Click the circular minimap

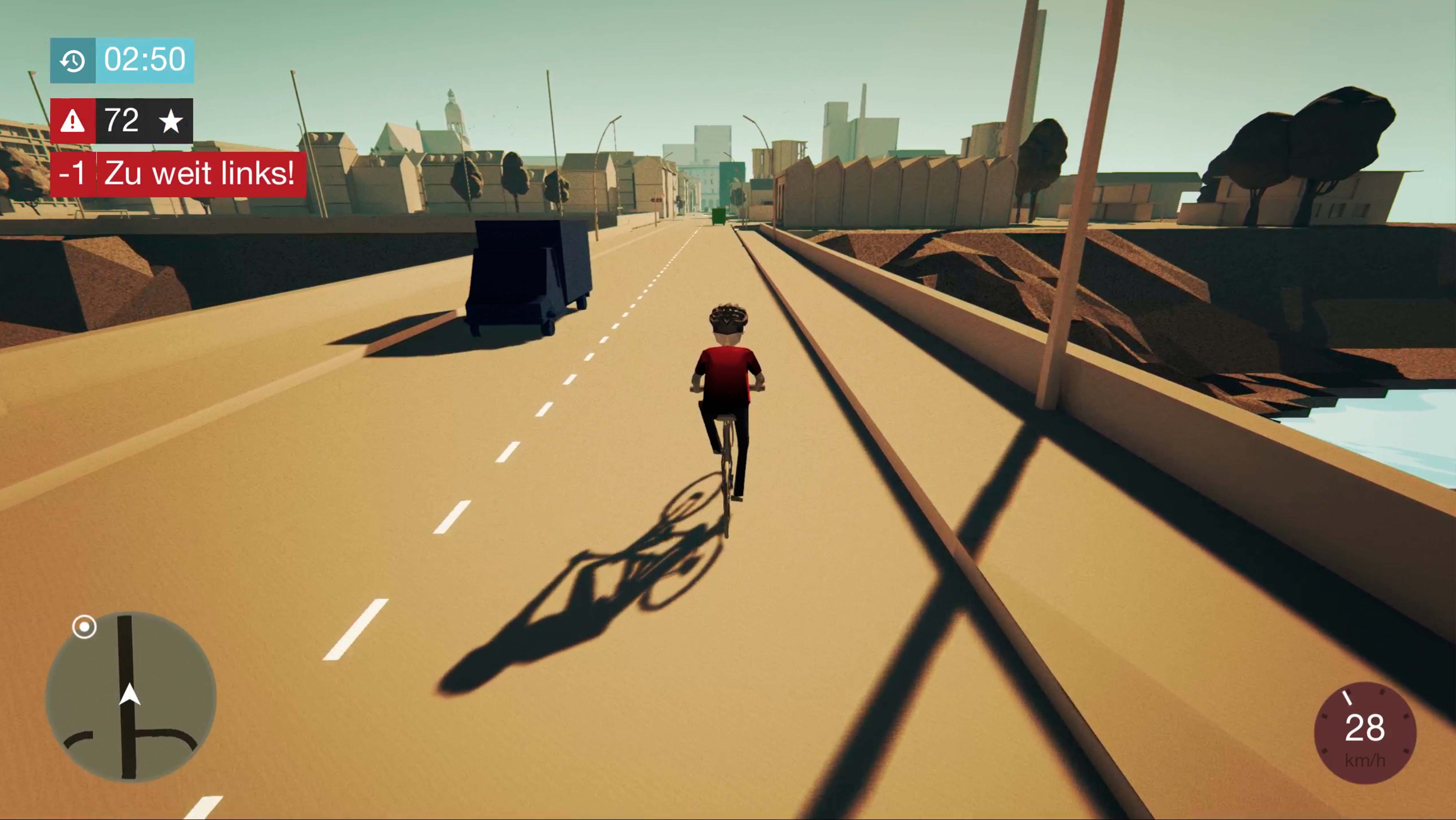(131, 697)
